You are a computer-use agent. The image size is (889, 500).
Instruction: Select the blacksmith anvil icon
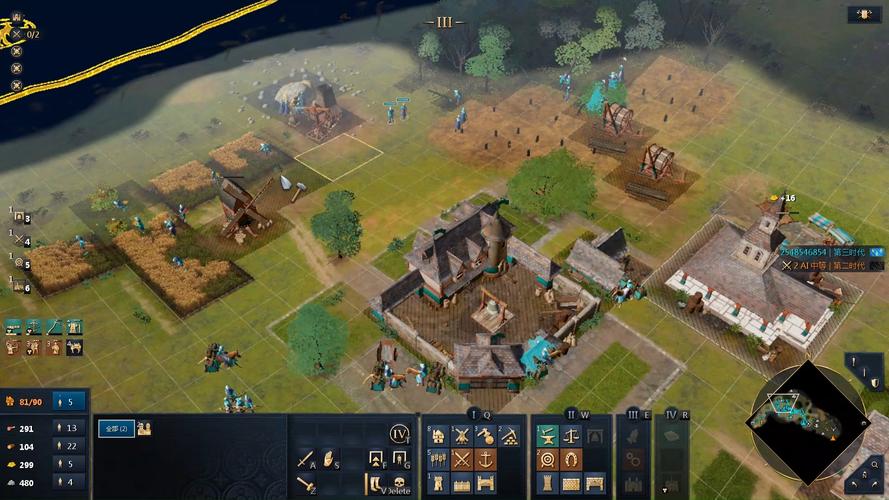(547, 436)
